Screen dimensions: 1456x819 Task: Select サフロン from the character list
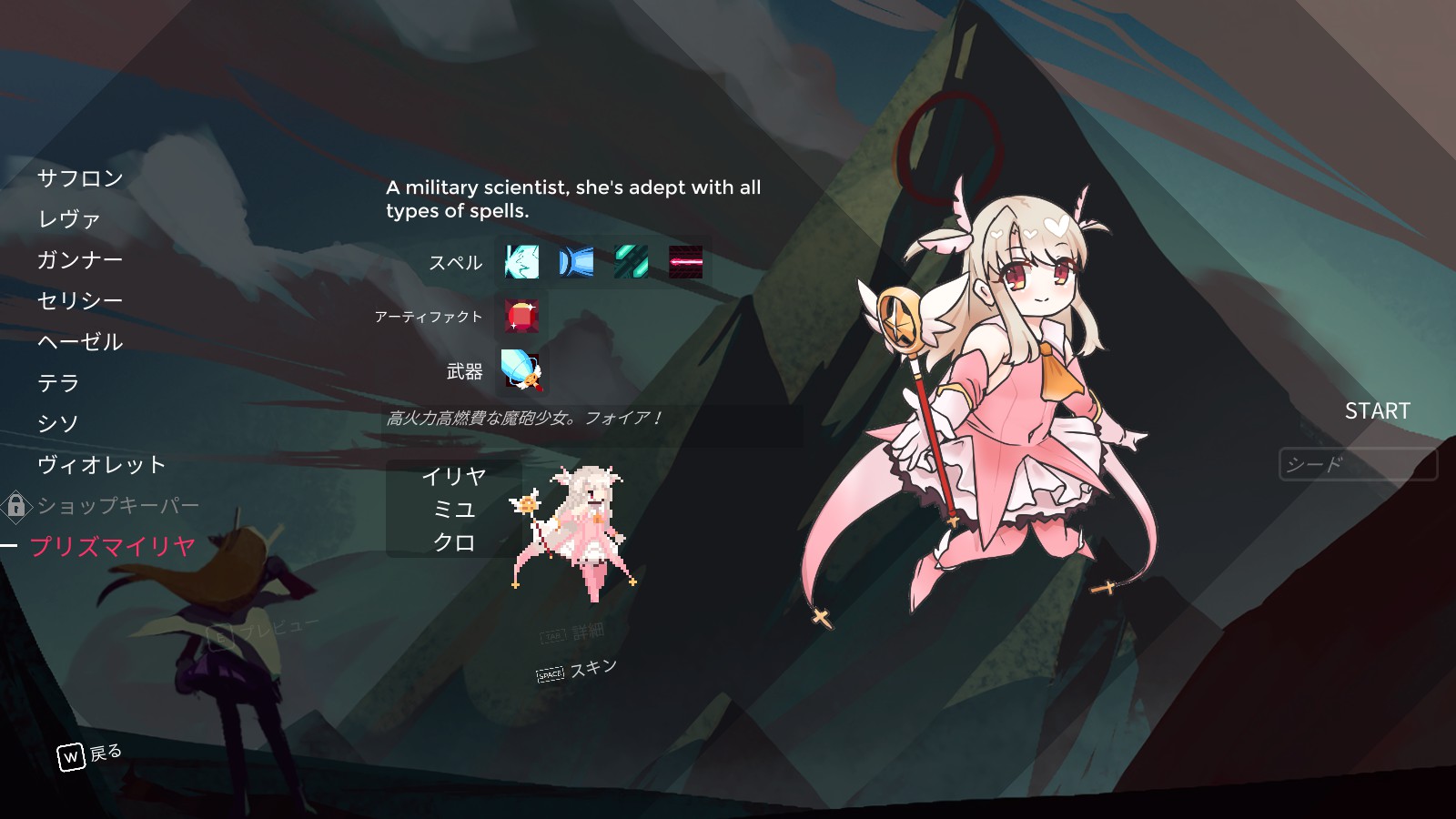(x=80, y=179)
